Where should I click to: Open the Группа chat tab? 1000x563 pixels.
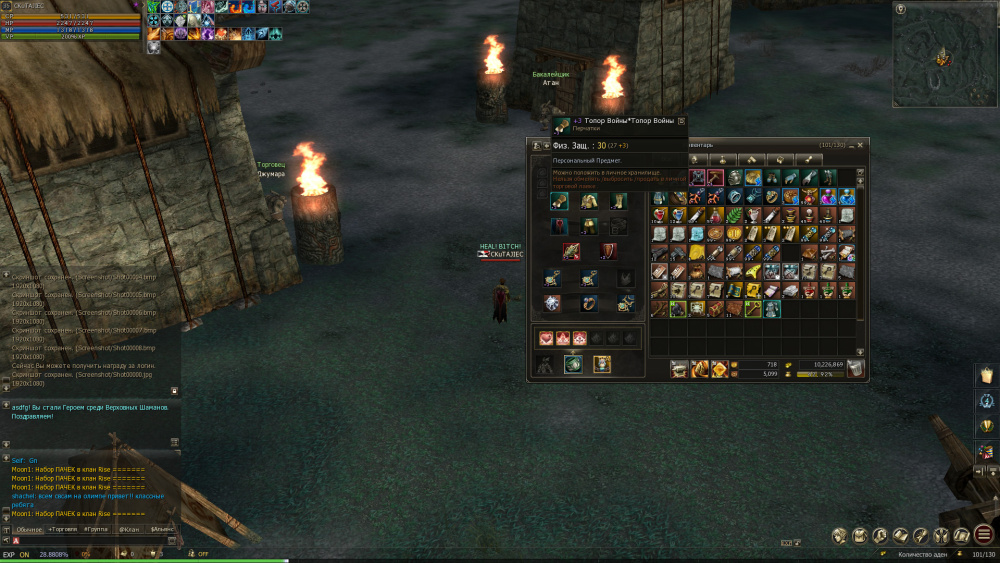coord(97,529)
